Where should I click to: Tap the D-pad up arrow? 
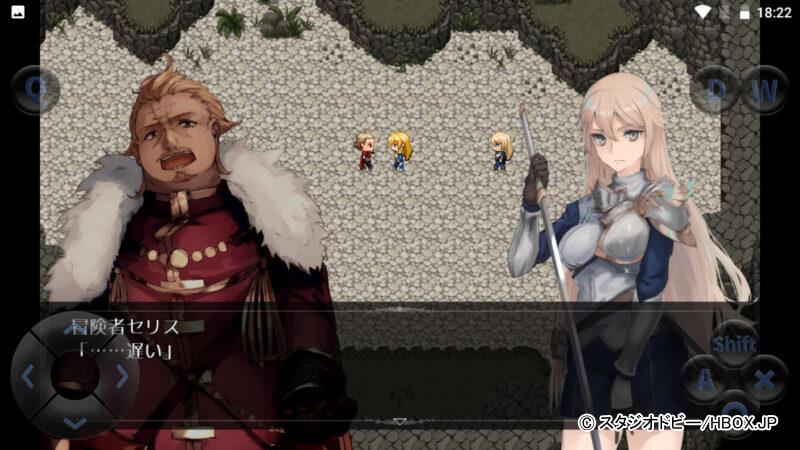tap(74, 327)
